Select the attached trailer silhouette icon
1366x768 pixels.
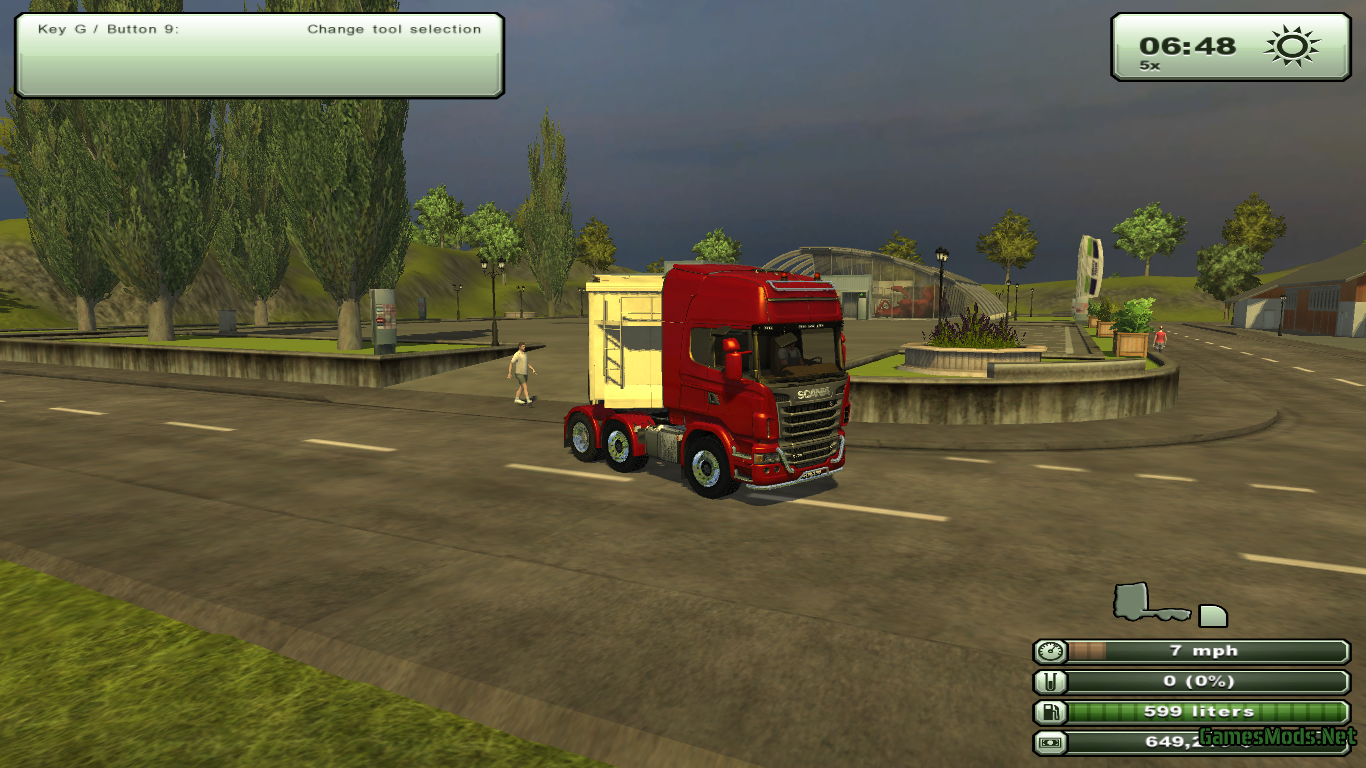point(1212,615)
